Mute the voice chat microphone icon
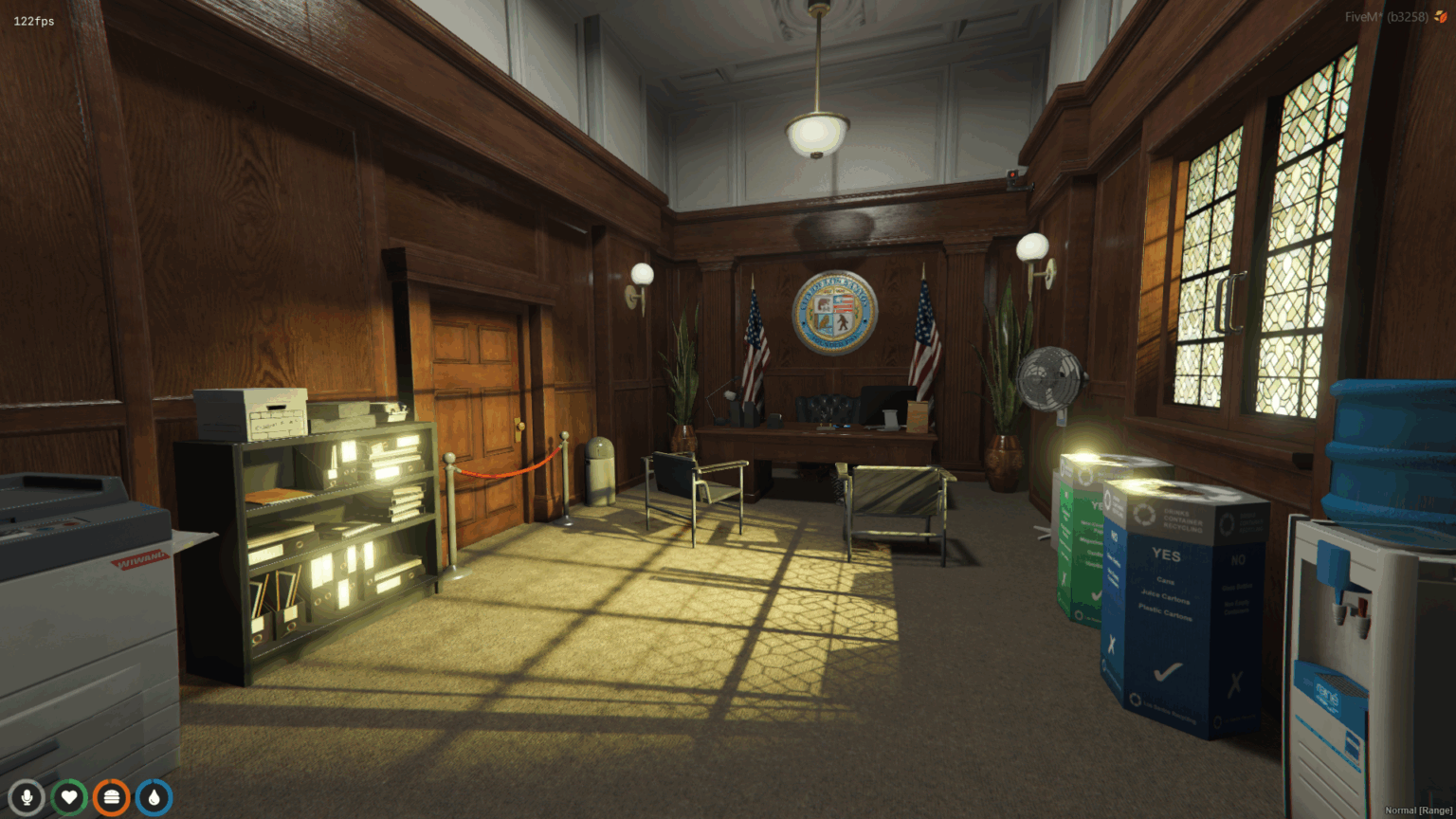The image size is (1456, 819). pos(27,797)
